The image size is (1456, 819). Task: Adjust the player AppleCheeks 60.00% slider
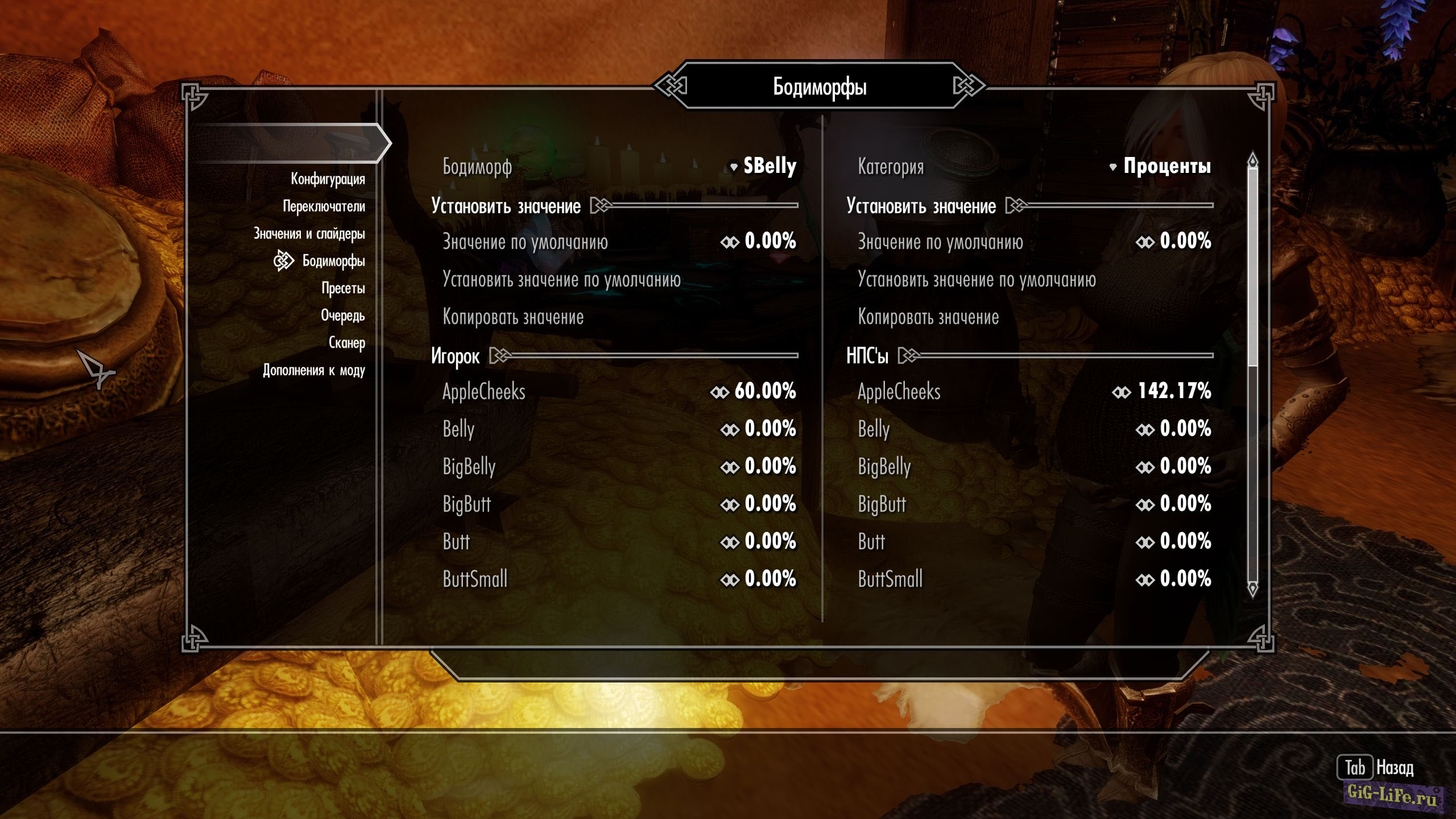pos(754,391)
